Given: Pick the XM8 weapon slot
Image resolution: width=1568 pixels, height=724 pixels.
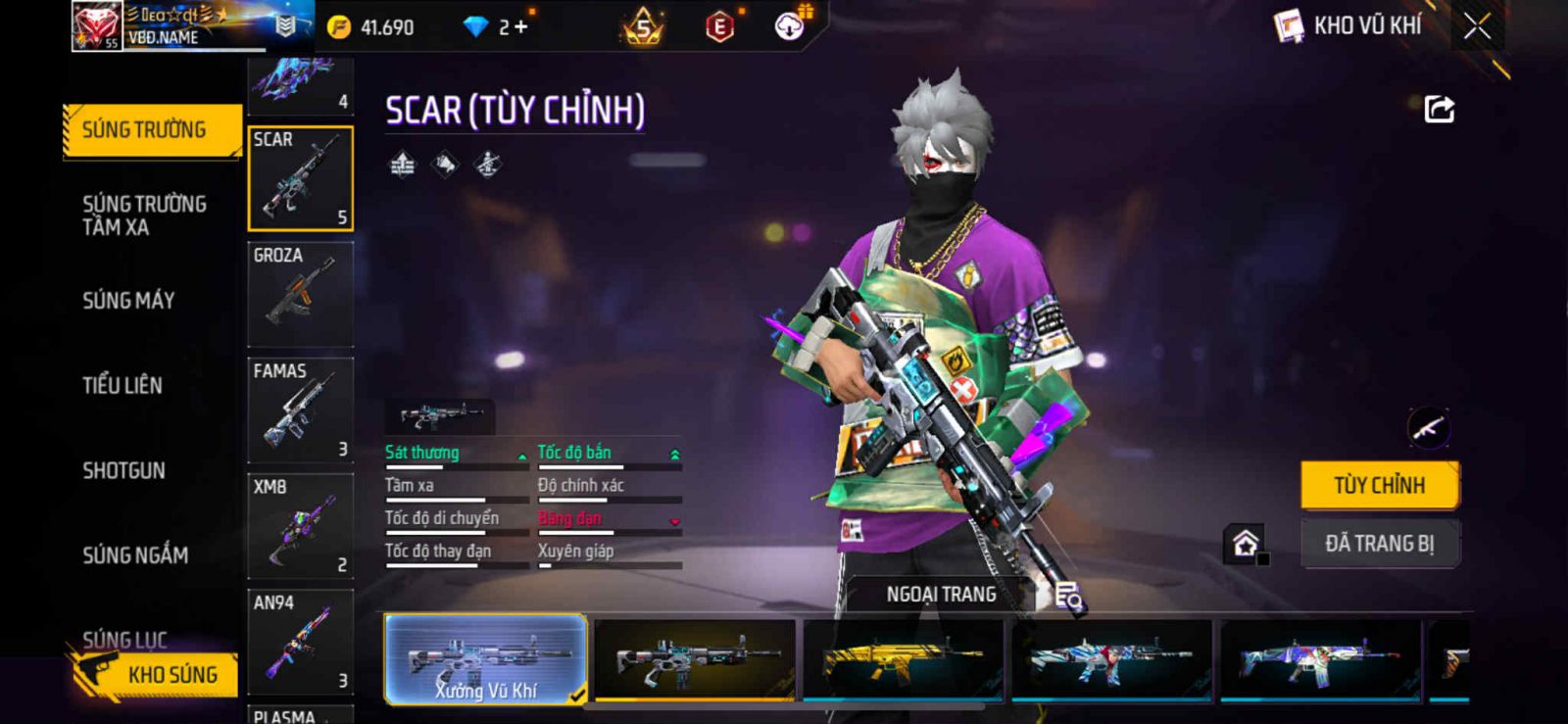Looking at the screenshot, I should click(x=300, y=525).
